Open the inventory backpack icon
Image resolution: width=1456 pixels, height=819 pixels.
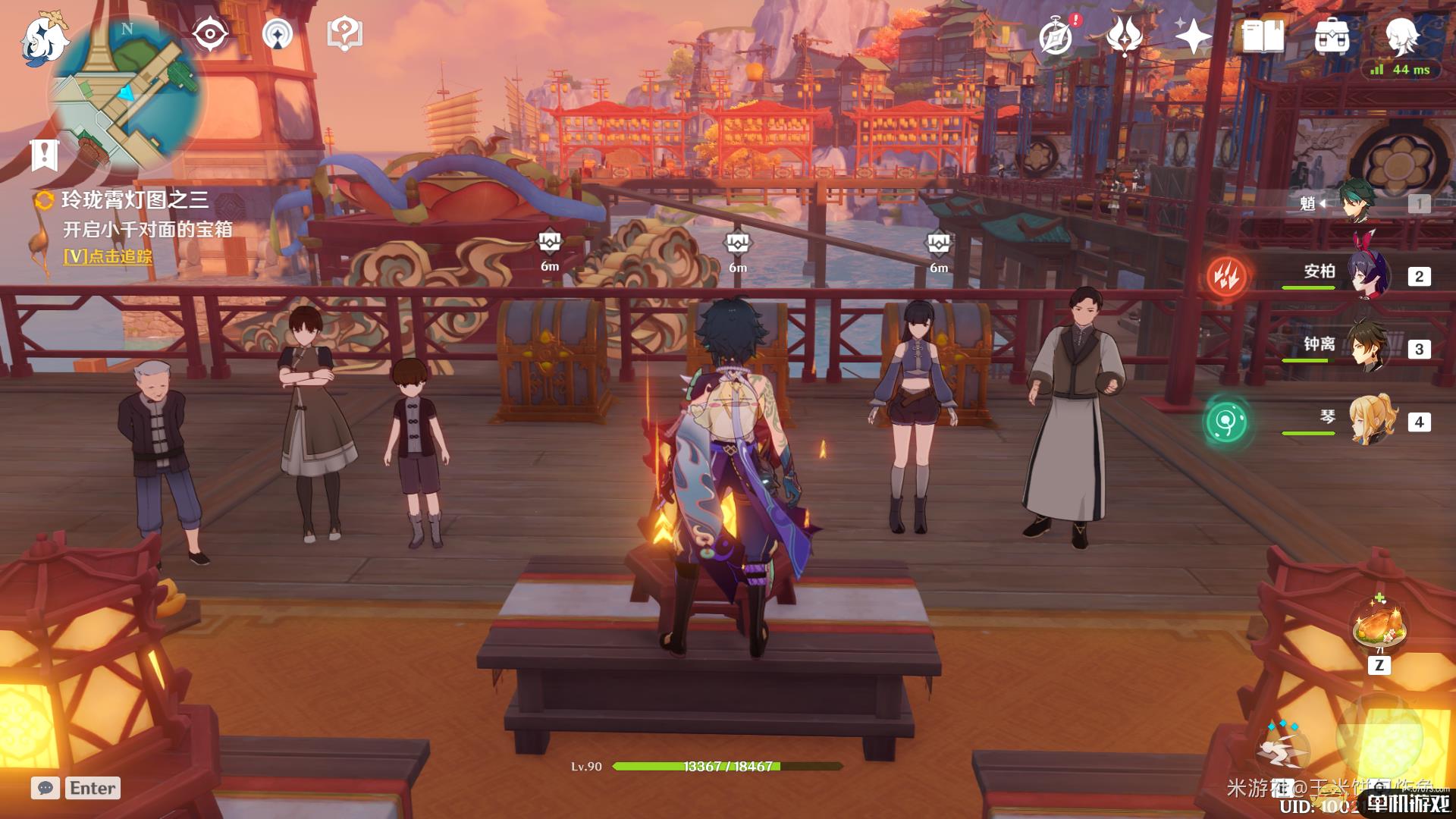[1332, 36]
